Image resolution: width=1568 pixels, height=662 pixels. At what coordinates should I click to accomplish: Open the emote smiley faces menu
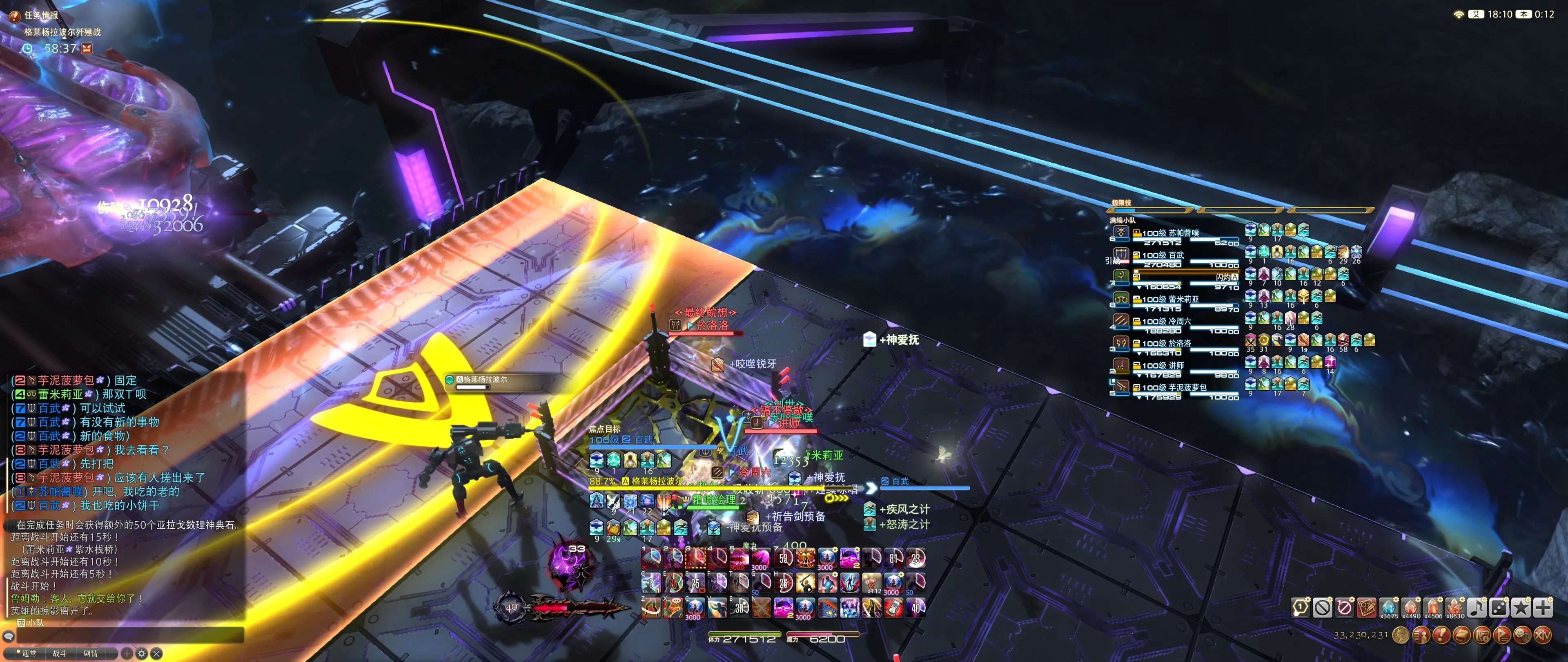[1522, 635]
